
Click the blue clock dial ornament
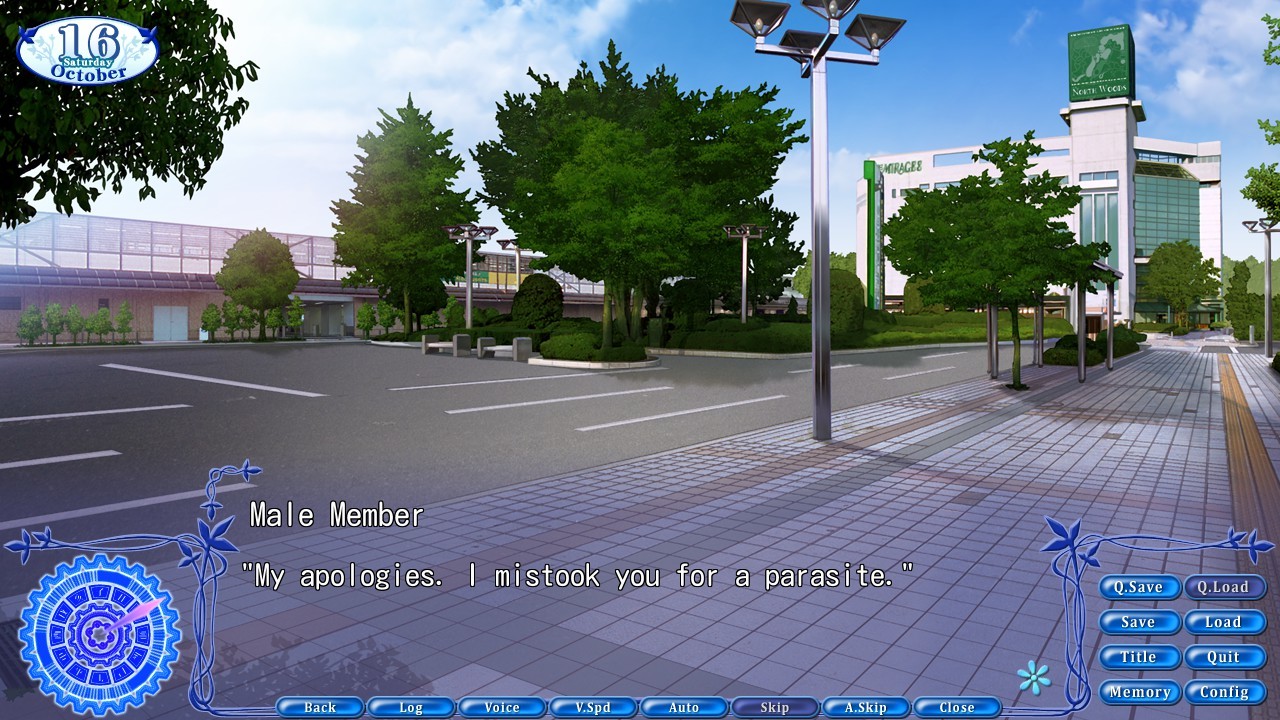[x=97, y=632]
